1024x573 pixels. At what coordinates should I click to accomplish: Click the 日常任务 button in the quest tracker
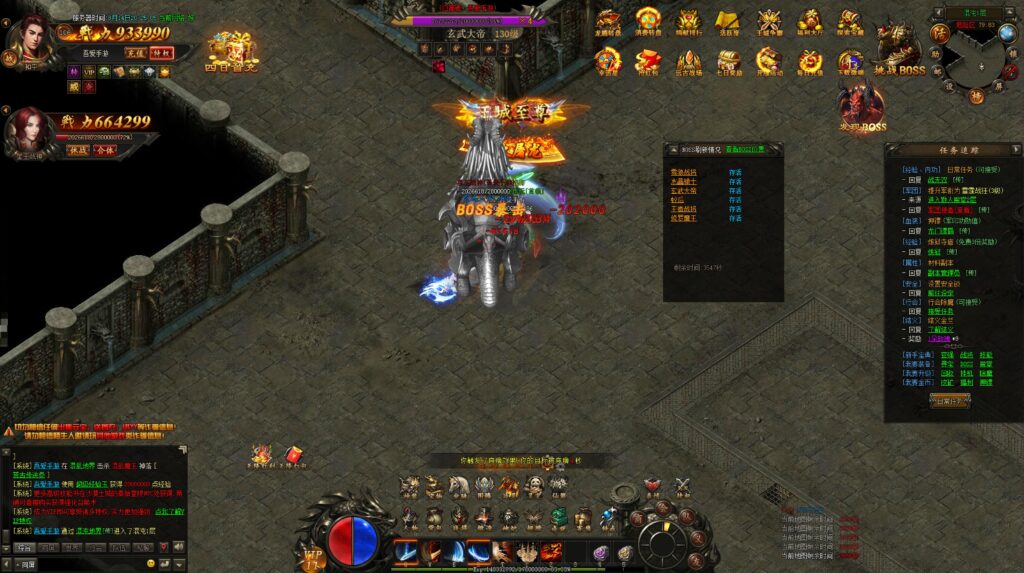click(x=949, y=400)
